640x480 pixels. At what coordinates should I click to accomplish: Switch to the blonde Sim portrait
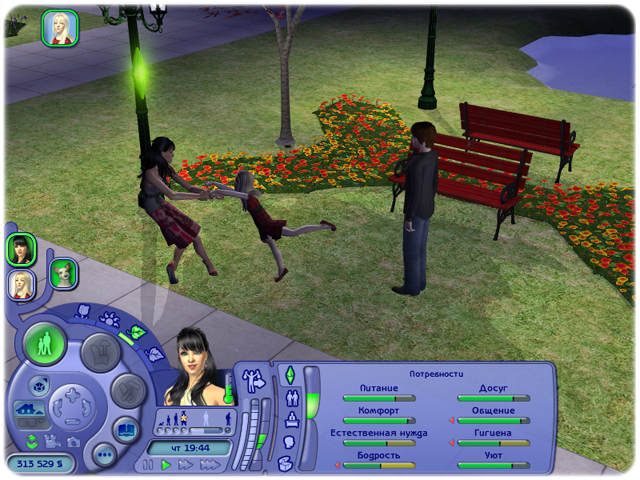(x=21, y=284)
